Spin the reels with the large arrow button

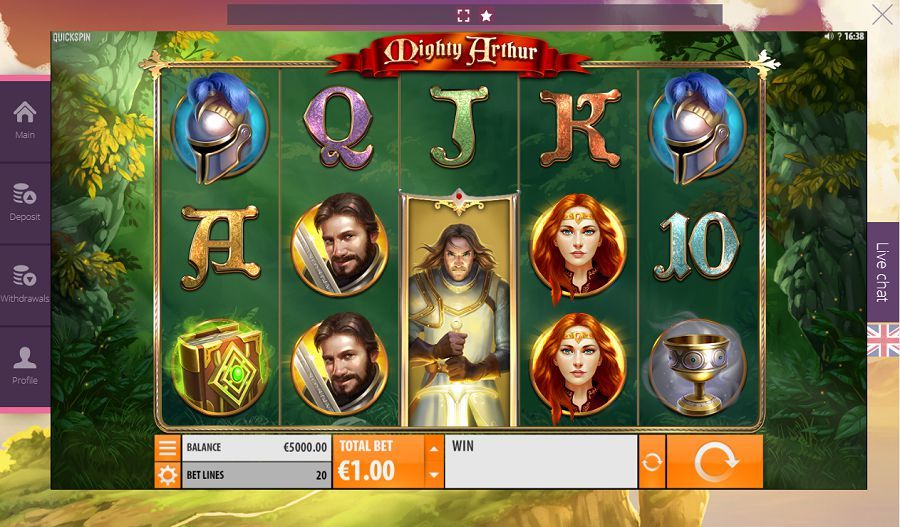[x=714, y=462]
